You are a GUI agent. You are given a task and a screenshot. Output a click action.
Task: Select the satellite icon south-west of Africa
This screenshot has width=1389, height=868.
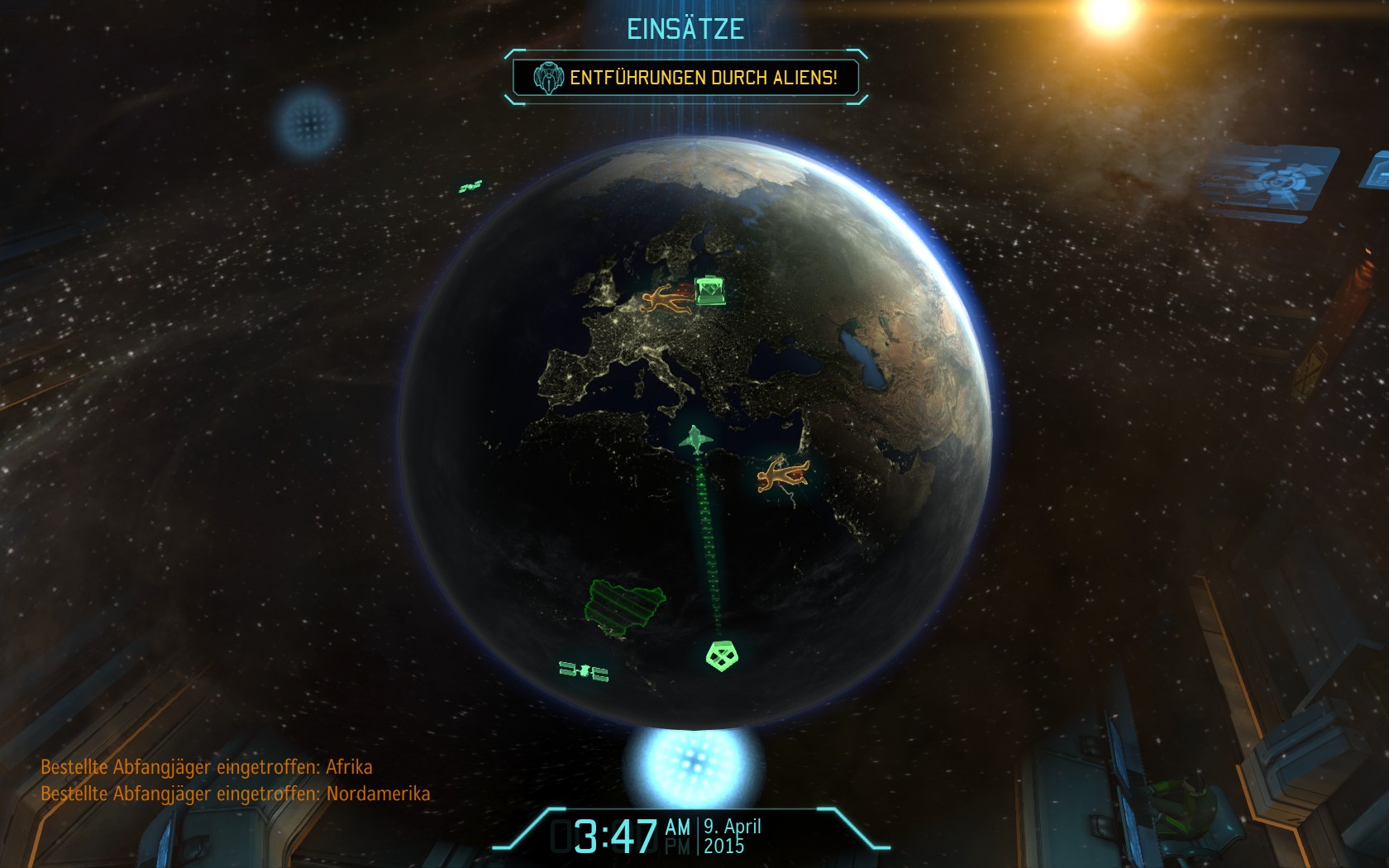(584, 671)
